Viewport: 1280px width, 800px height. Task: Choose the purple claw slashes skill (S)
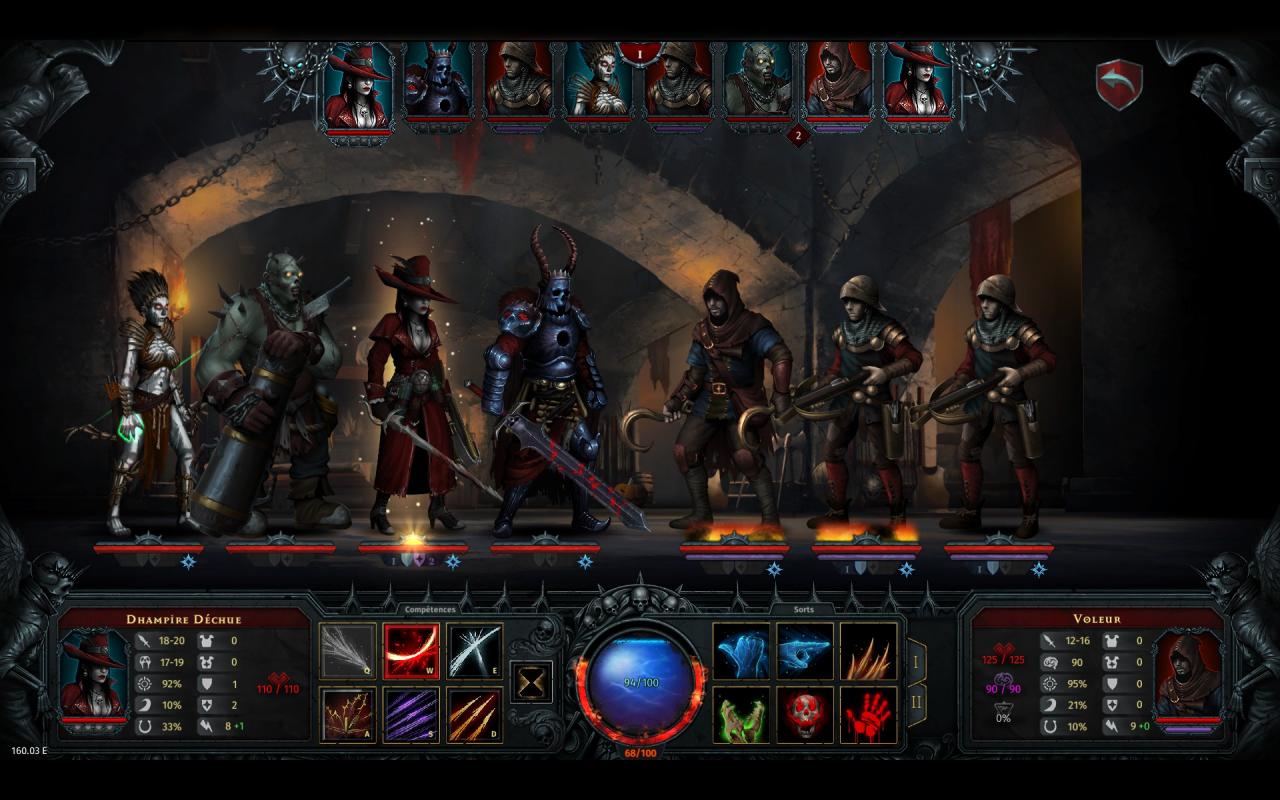[412, 715]
